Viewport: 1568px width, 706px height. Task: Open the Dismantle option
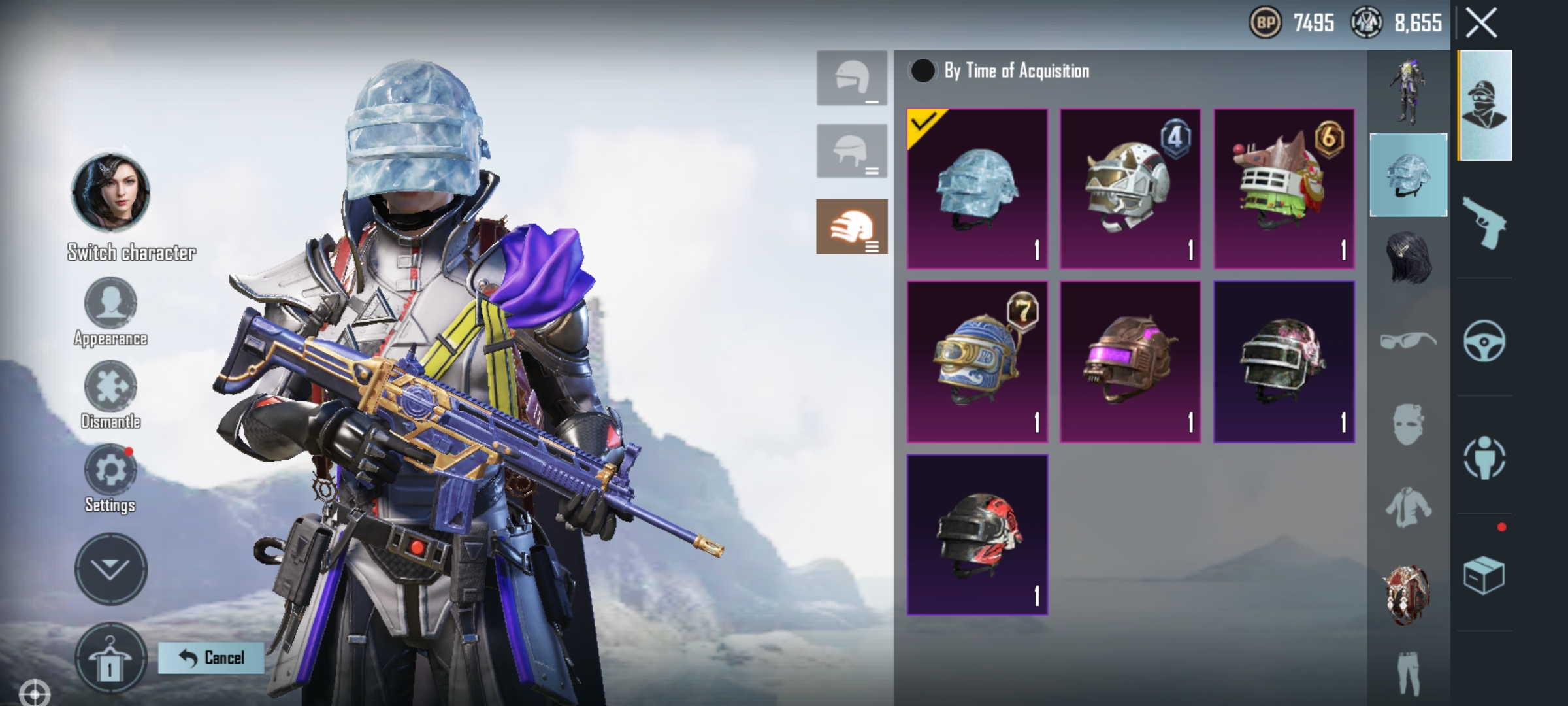(110, 386)
